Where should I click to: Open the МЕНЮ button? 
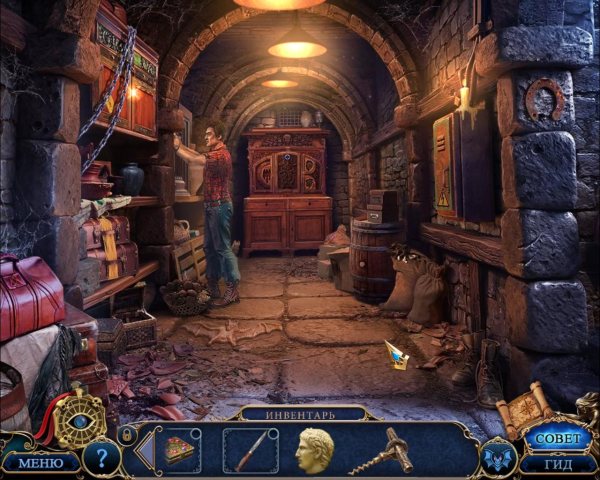click(41, 462)
